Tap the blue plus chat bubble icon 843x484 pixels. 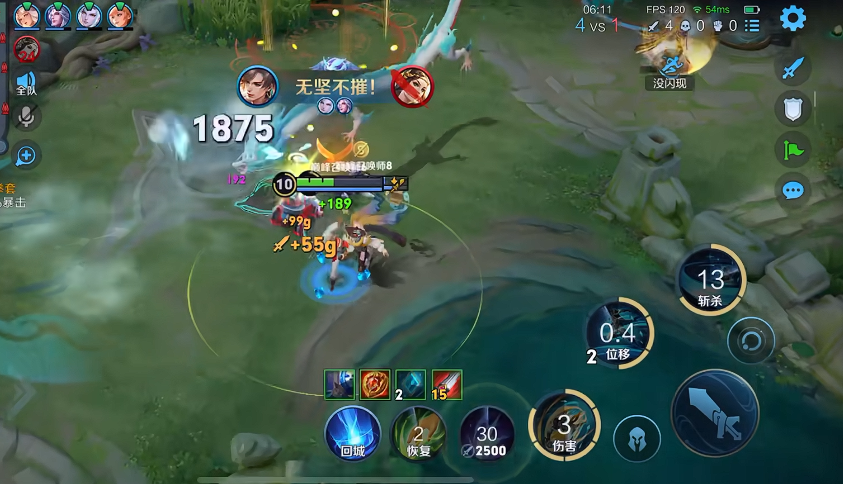click(26, 155)
